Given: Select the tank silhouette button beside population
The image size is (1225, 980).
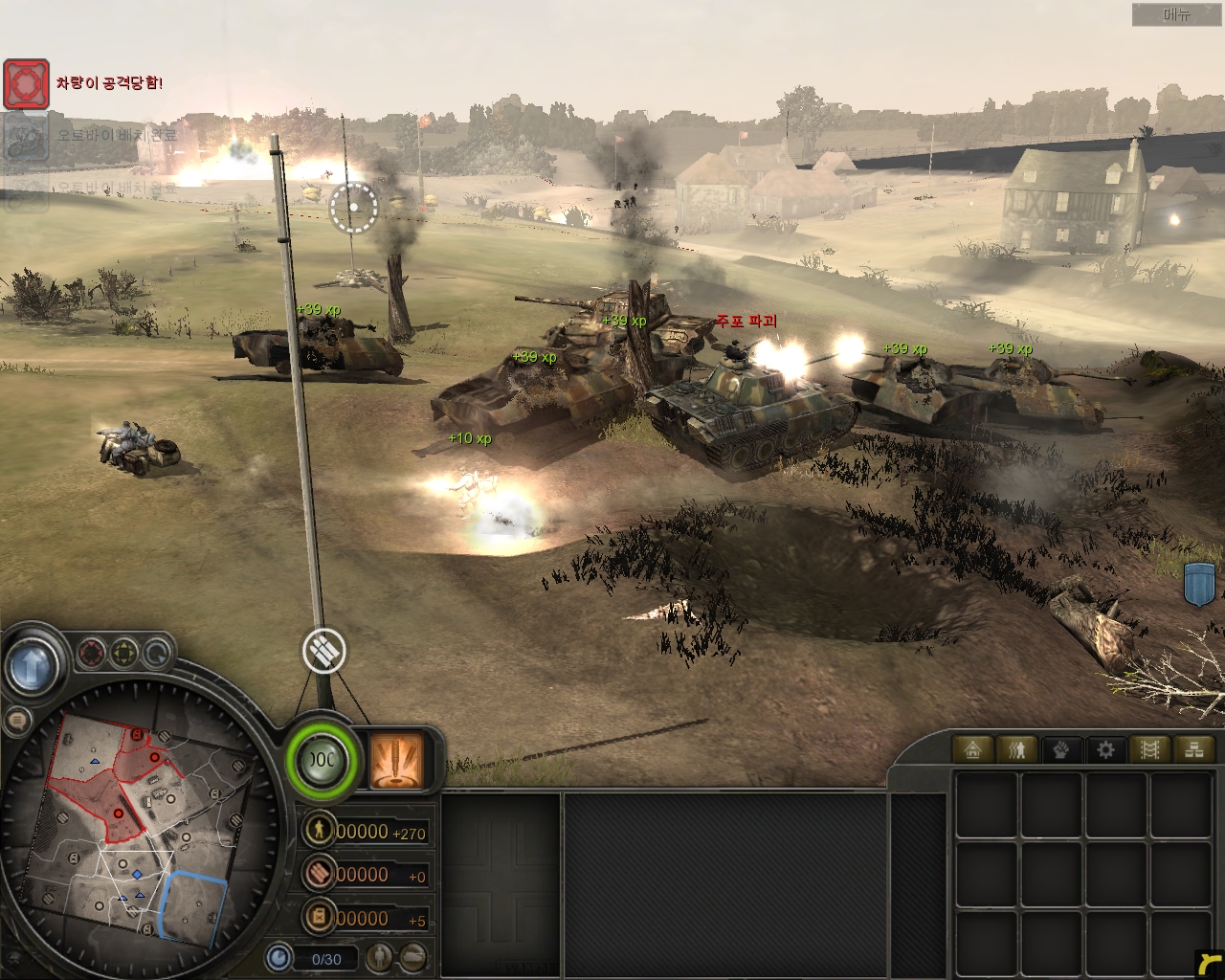Looking at the screenshot, I should point(412,957).
